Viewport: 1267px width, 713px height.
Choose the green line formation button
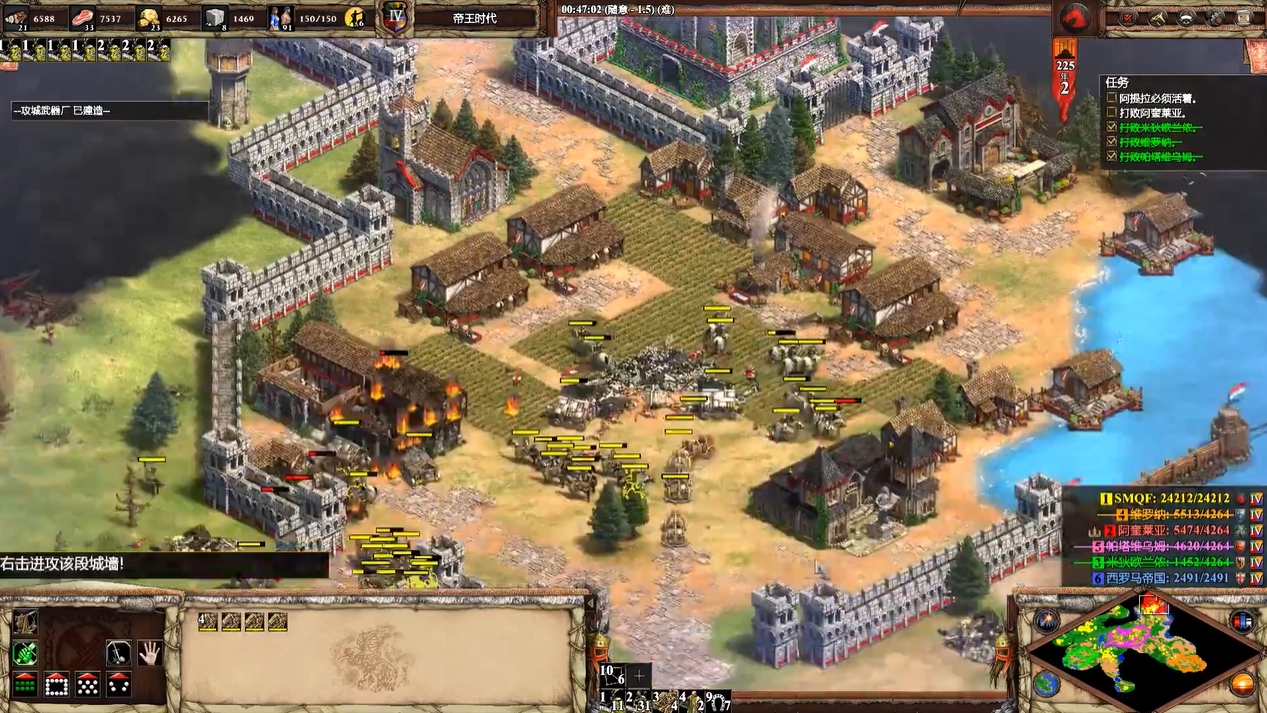(25, 685)
